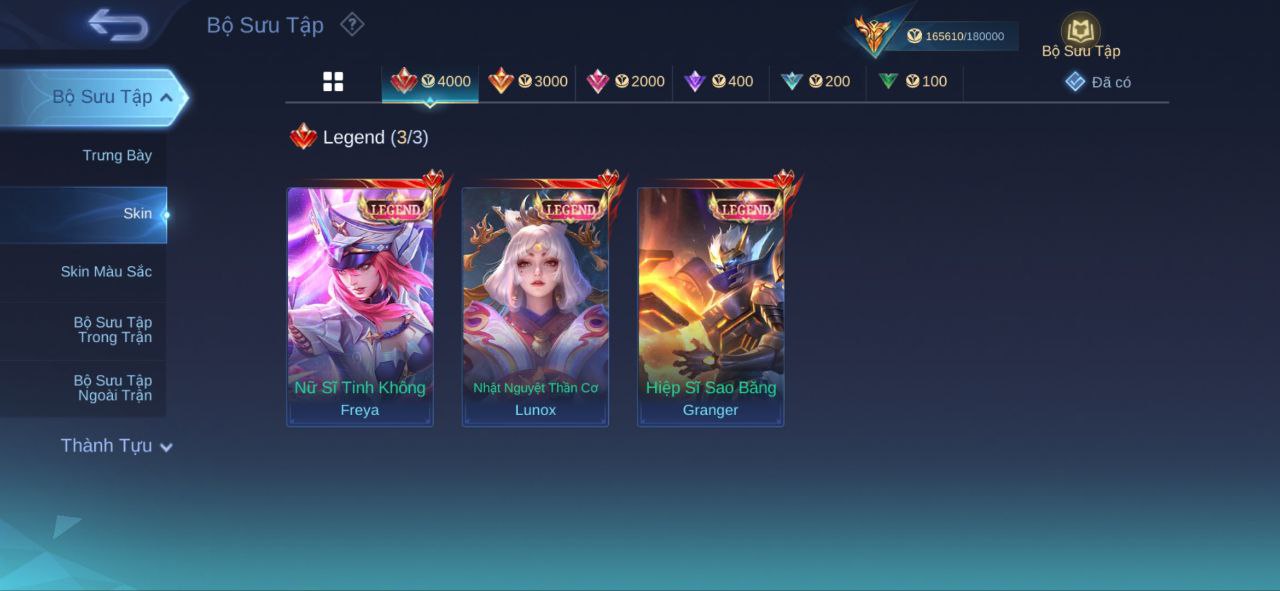Go back using the arrow button
The image size is (1280, 591).
point(118,25)
